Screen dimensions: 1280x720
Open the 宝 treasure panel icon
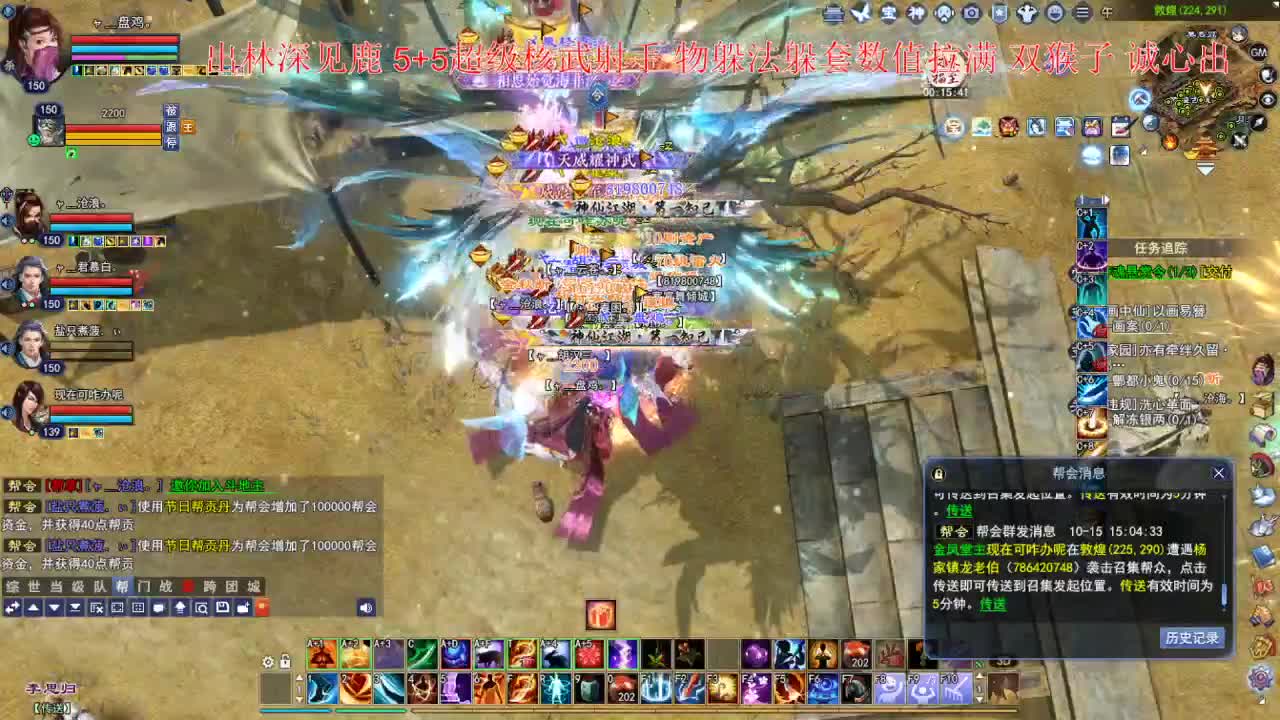[x=890, y=13]
